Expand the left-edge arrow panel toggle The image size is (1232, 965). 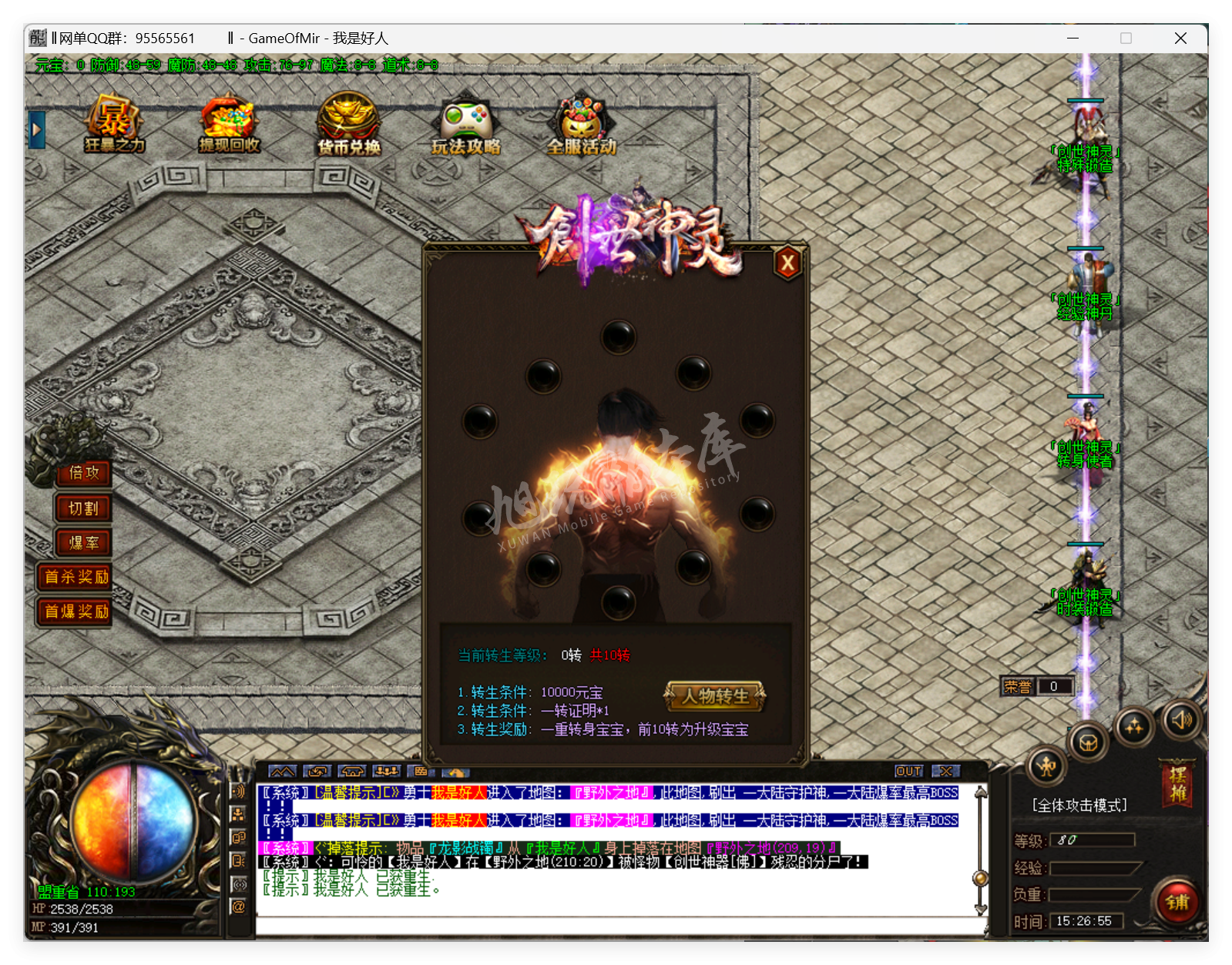[x=36, y=130]
